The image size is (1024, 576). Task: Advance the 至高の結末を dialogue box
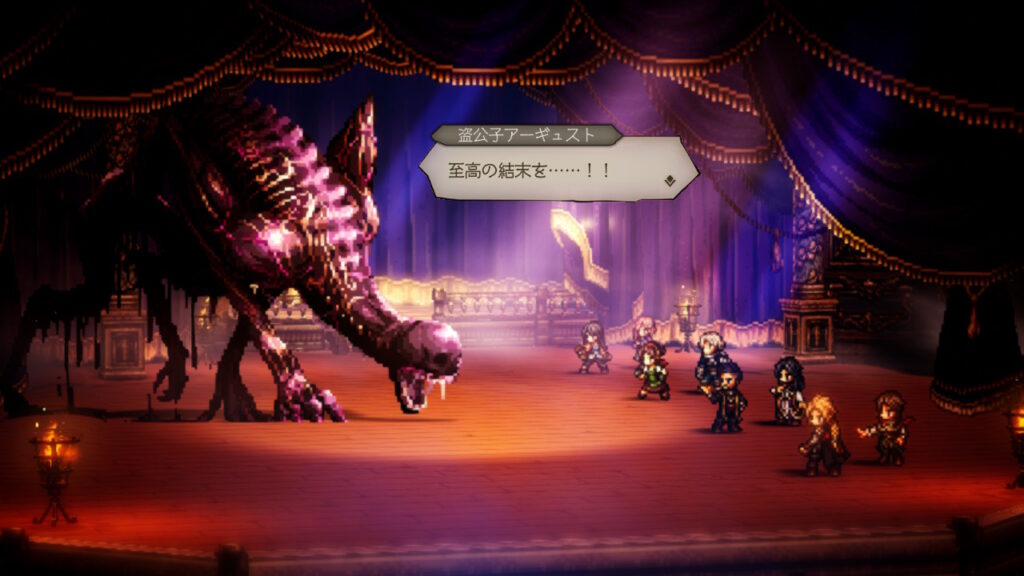[553, 168]
